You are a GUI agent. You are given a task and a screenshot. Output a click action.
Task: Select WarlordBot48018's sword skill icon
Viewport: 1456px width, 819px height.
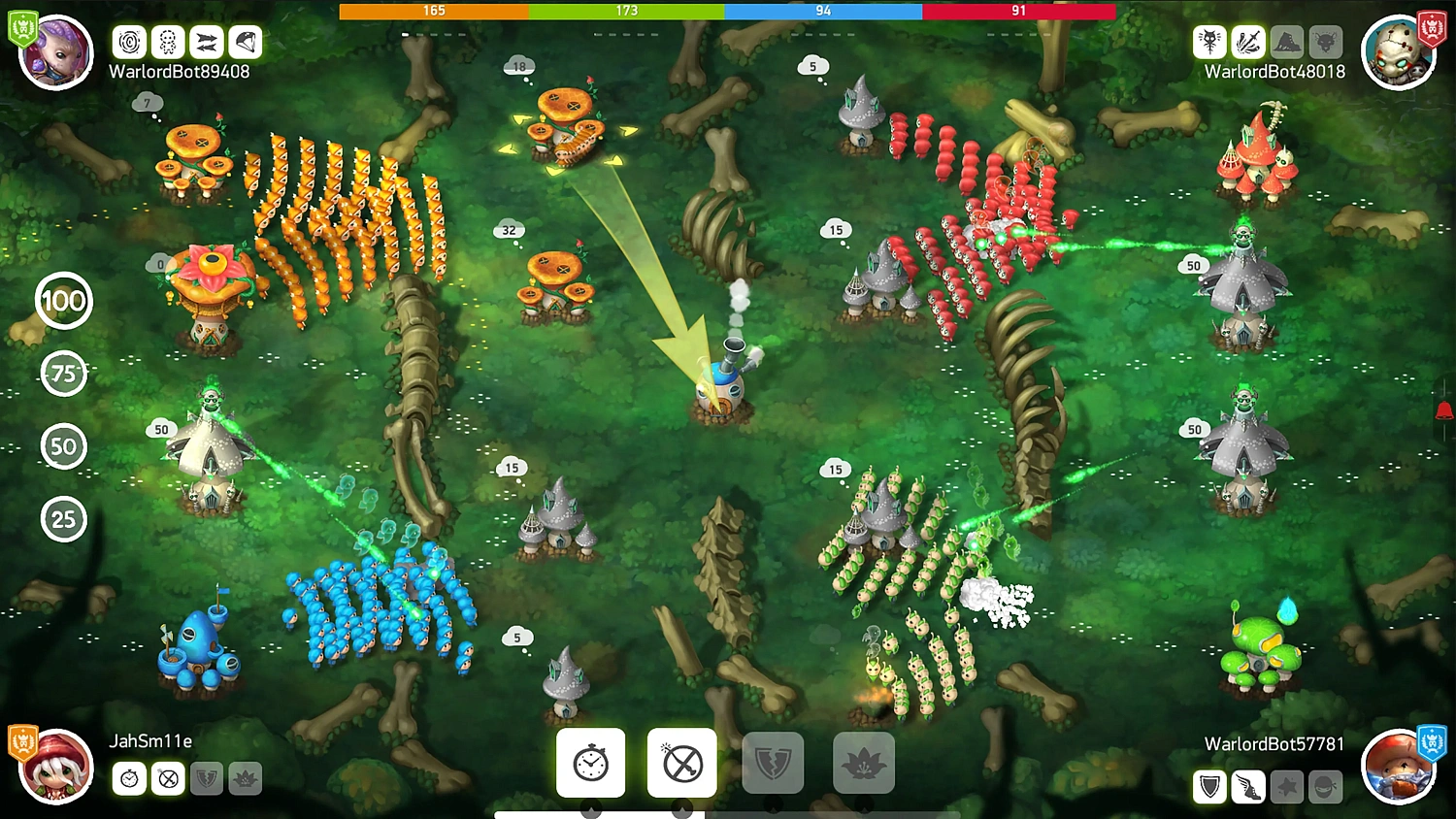pos(1247,42)
